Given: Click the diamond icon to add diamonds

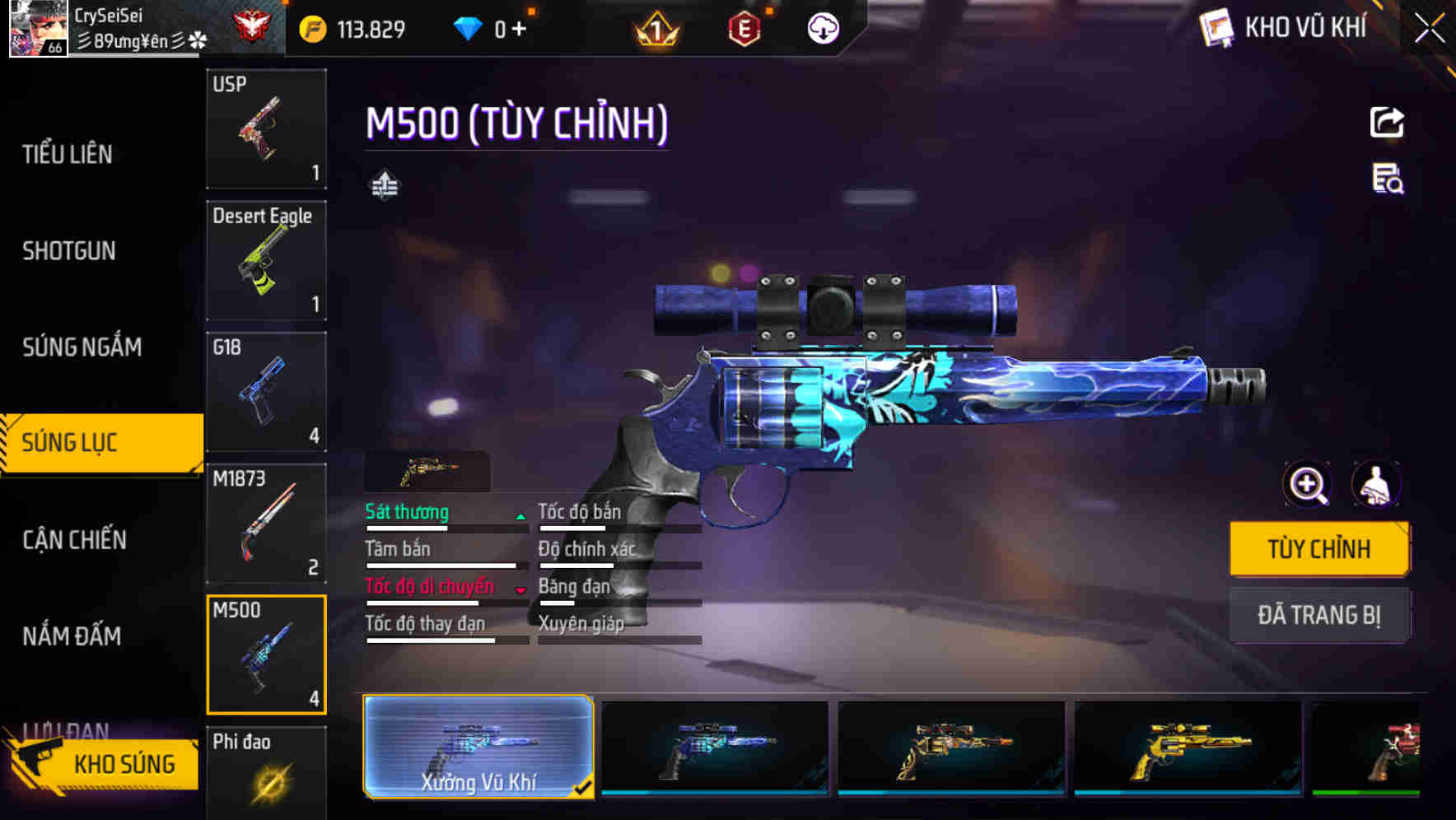Looking at the screenshot, I should tap(469, 27).
